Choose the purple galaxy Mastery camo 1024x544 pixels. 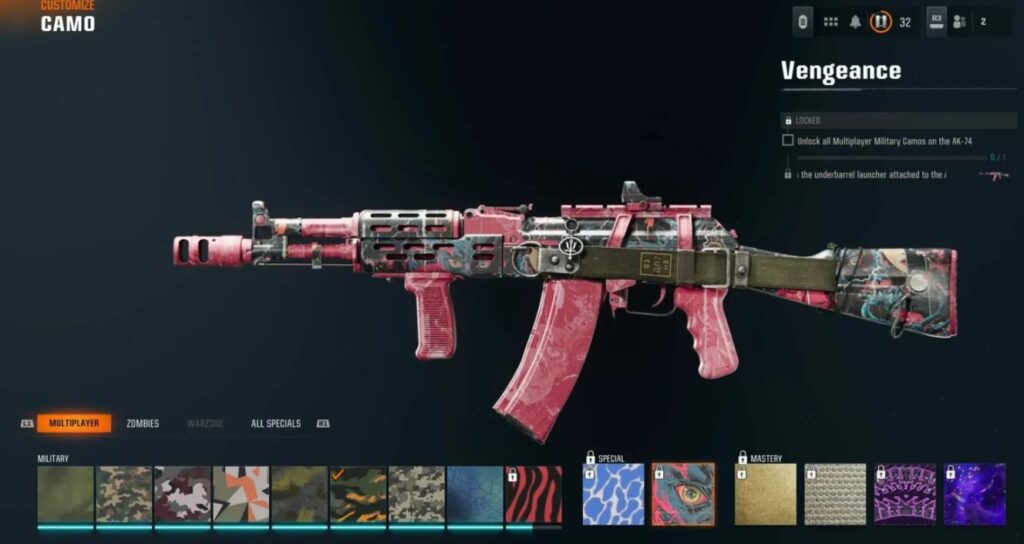tap(975, 494)
